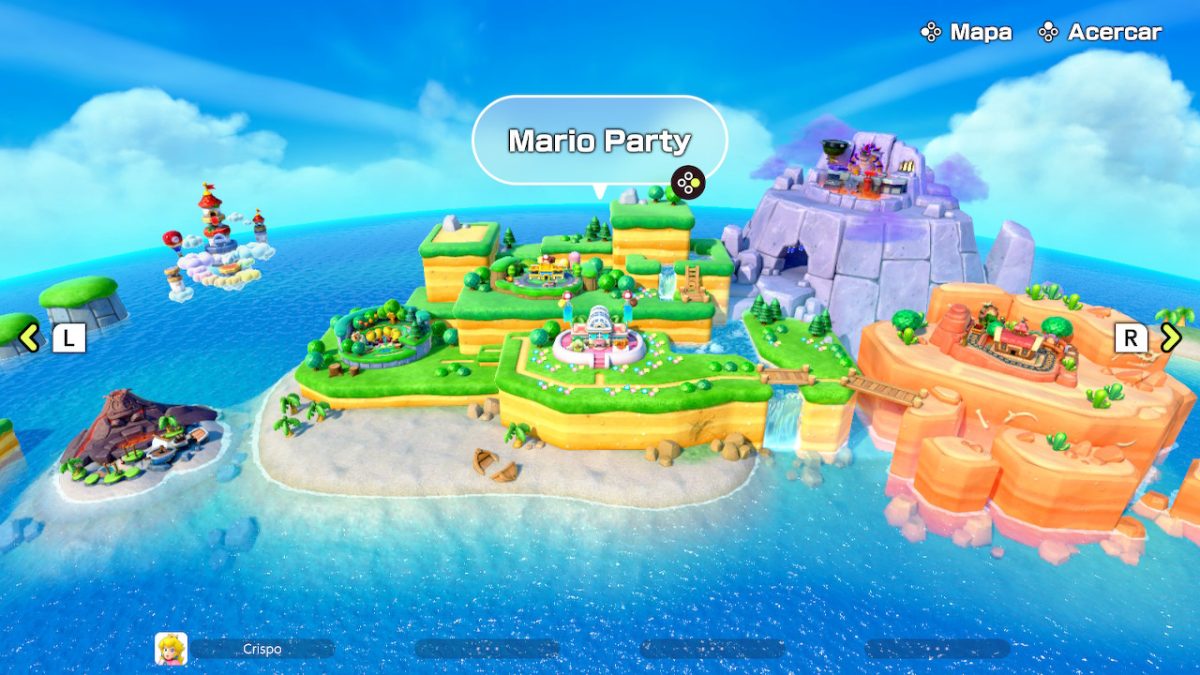Viewport: 1200px width, 675px height.
Task: Select Peach's player icon beside Crispo
Action: [171, 649]
